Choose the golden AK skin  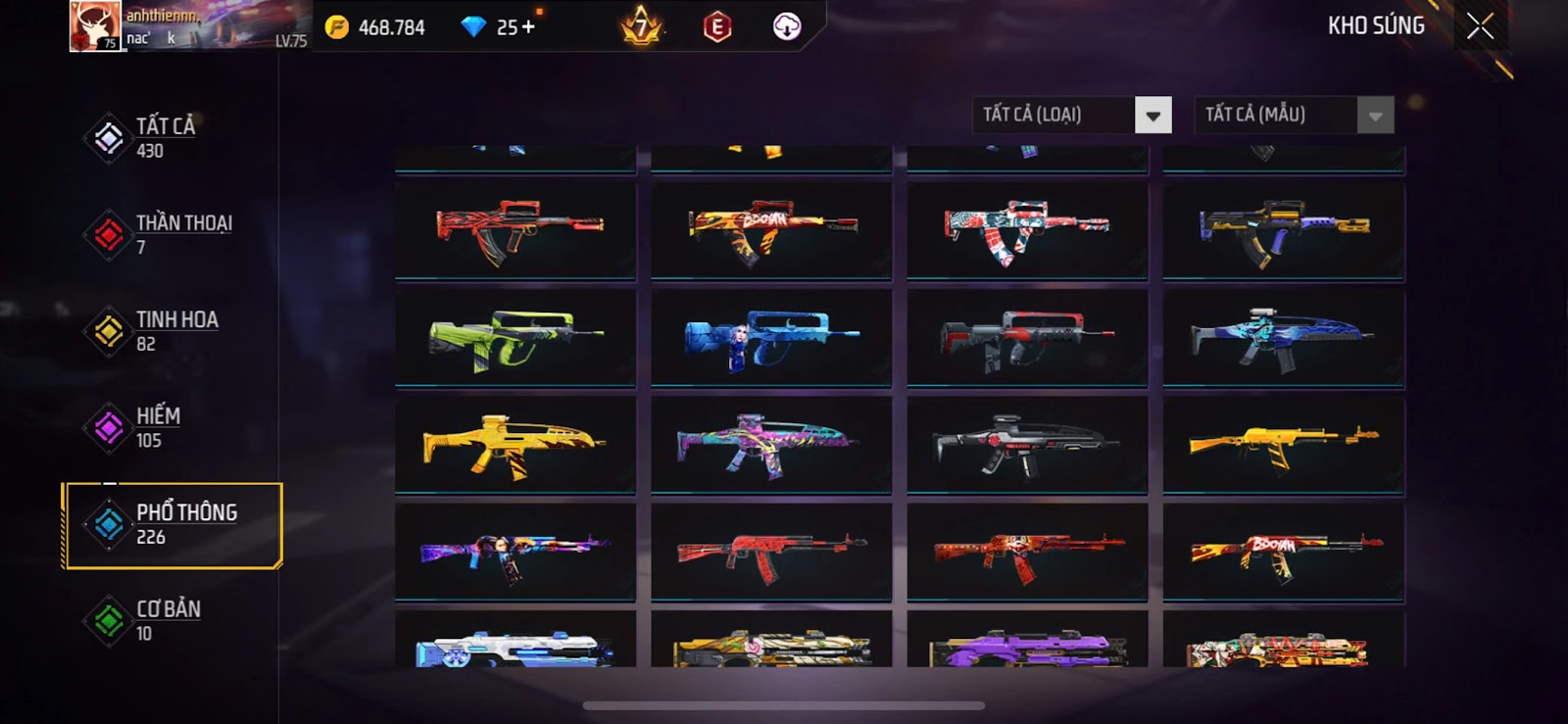click(1283, 445)
